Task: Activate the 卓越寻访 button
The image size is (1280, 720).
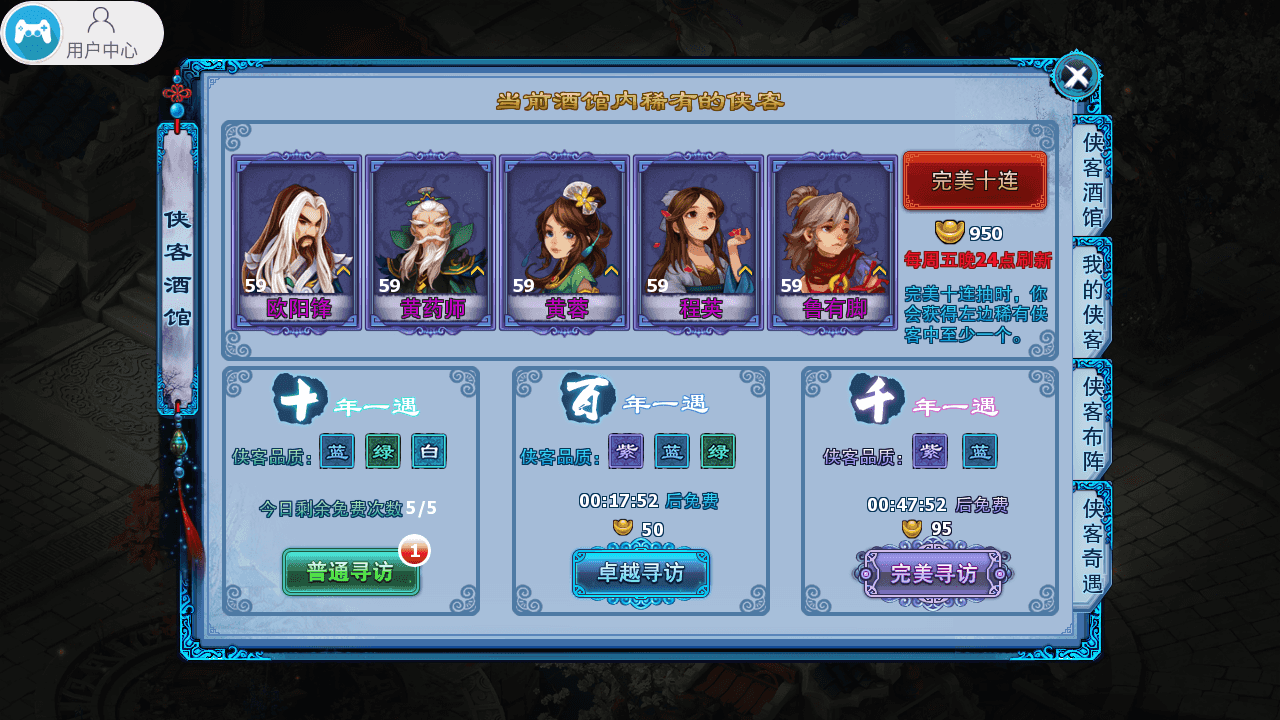Action: coord(641,573)
